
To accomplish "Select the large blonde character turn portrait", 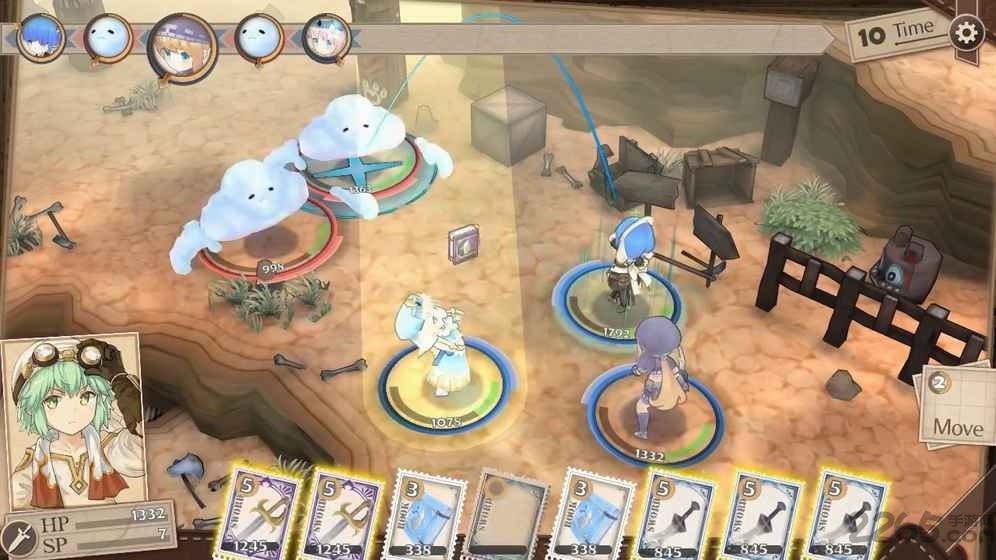I will pos(182,46).
